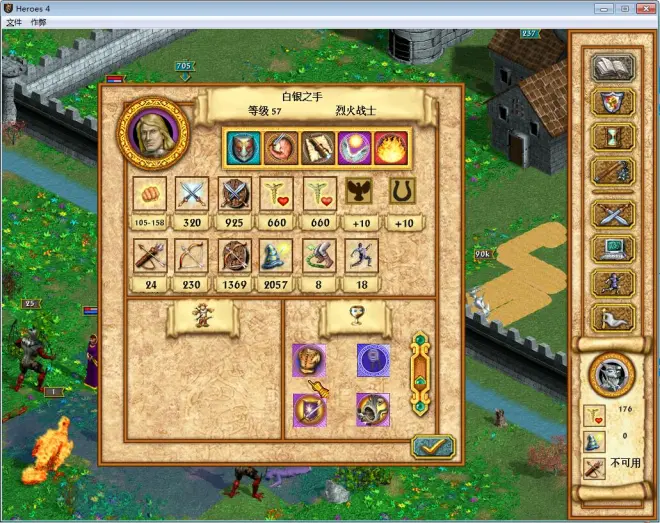Click the fist damage stat icon
Viewport: 660px width, 523px height.
tap(150, 193)
